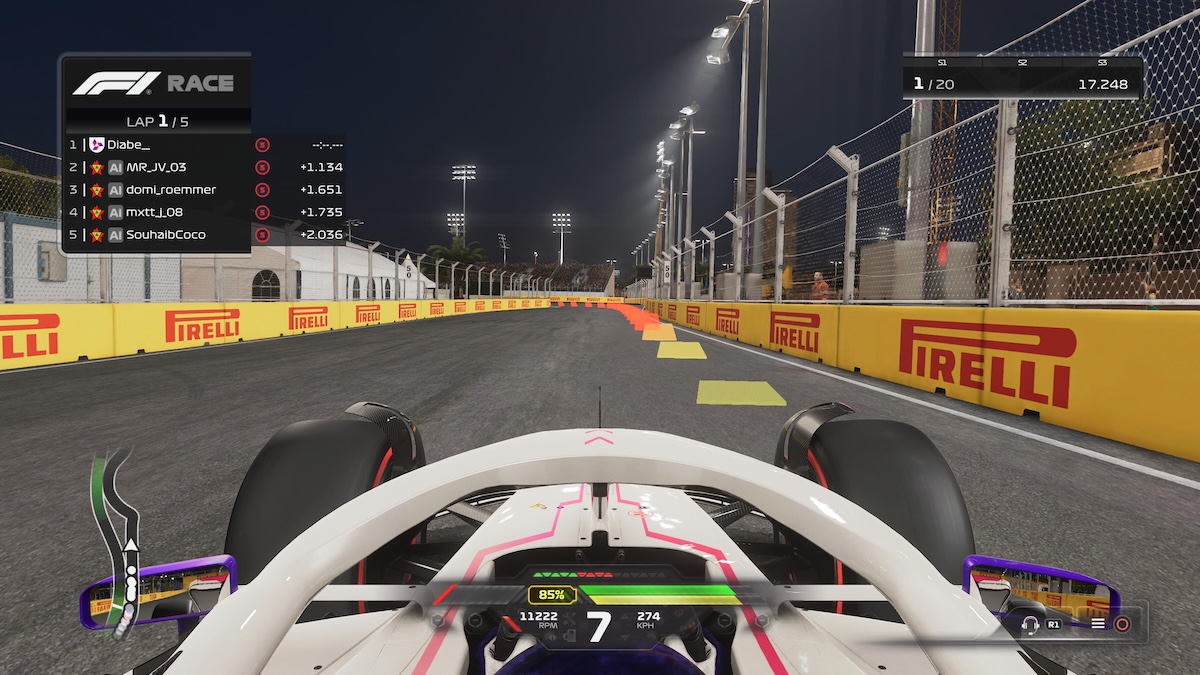Activate the race engineer headset icon
Viewport: 1200px width, 675px height.
pos(1031,624)
